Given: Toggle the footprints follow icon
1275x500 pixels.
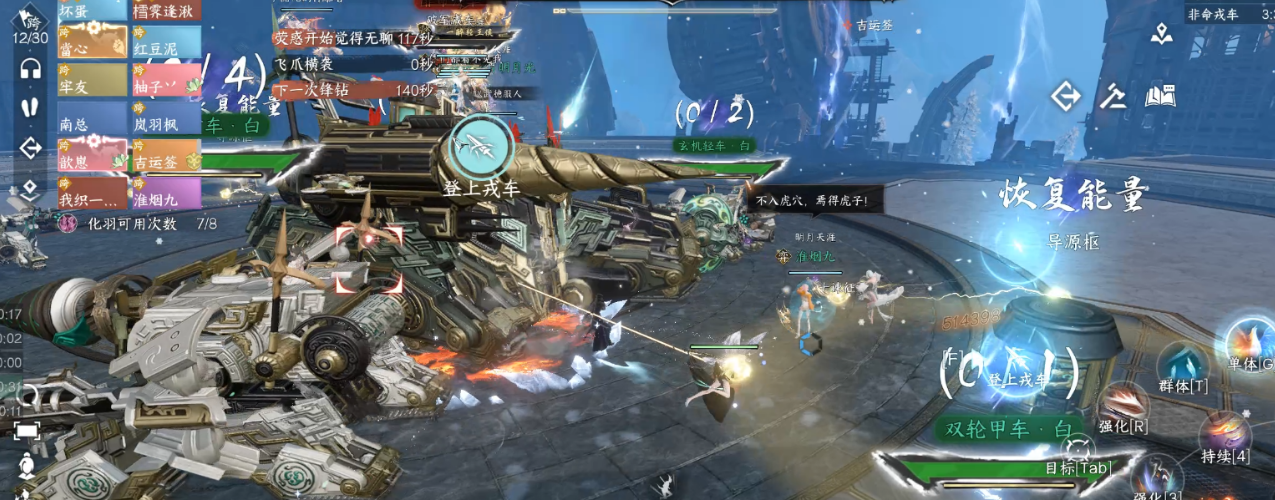Looking at the screenshot, I should click(30, 107).
